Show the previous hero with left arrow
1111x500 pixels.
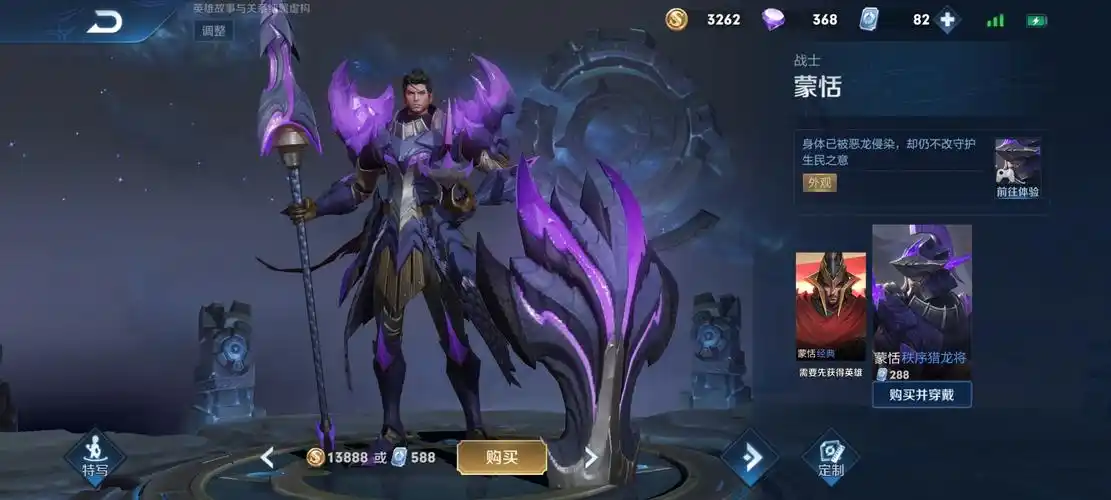[x=267, y=458]
